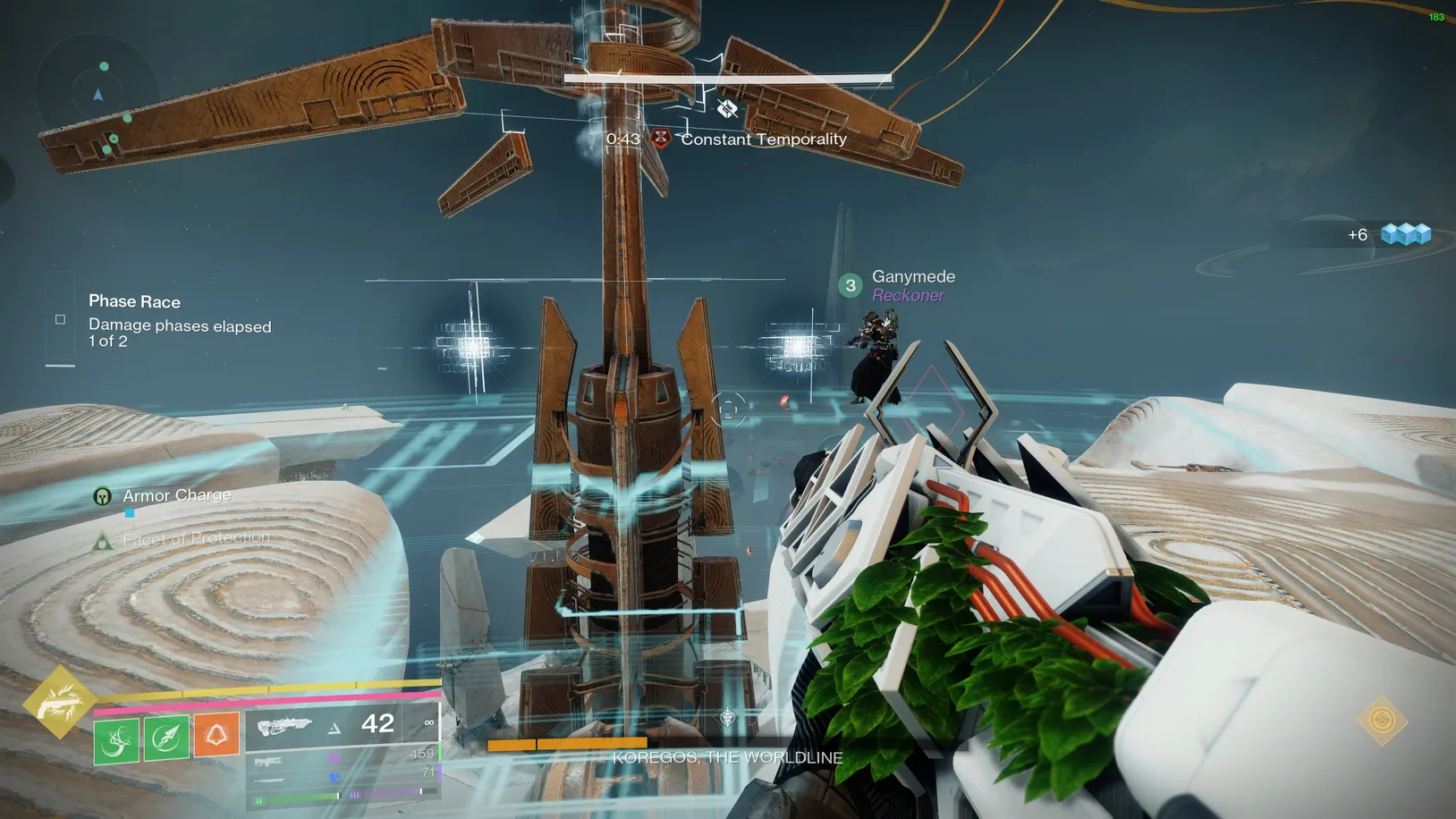The image size is (1456, 819).
Task: Toggle the Phase Race objective checkbox
Action: (60, 319)
